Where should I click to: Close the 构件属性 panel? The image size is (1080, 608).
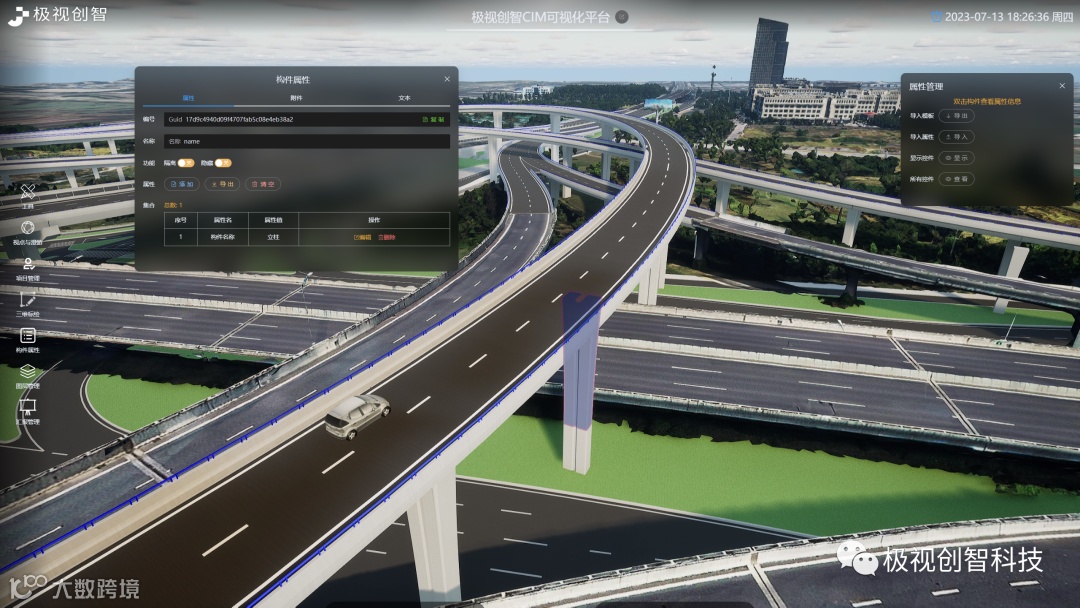point(447,79)
